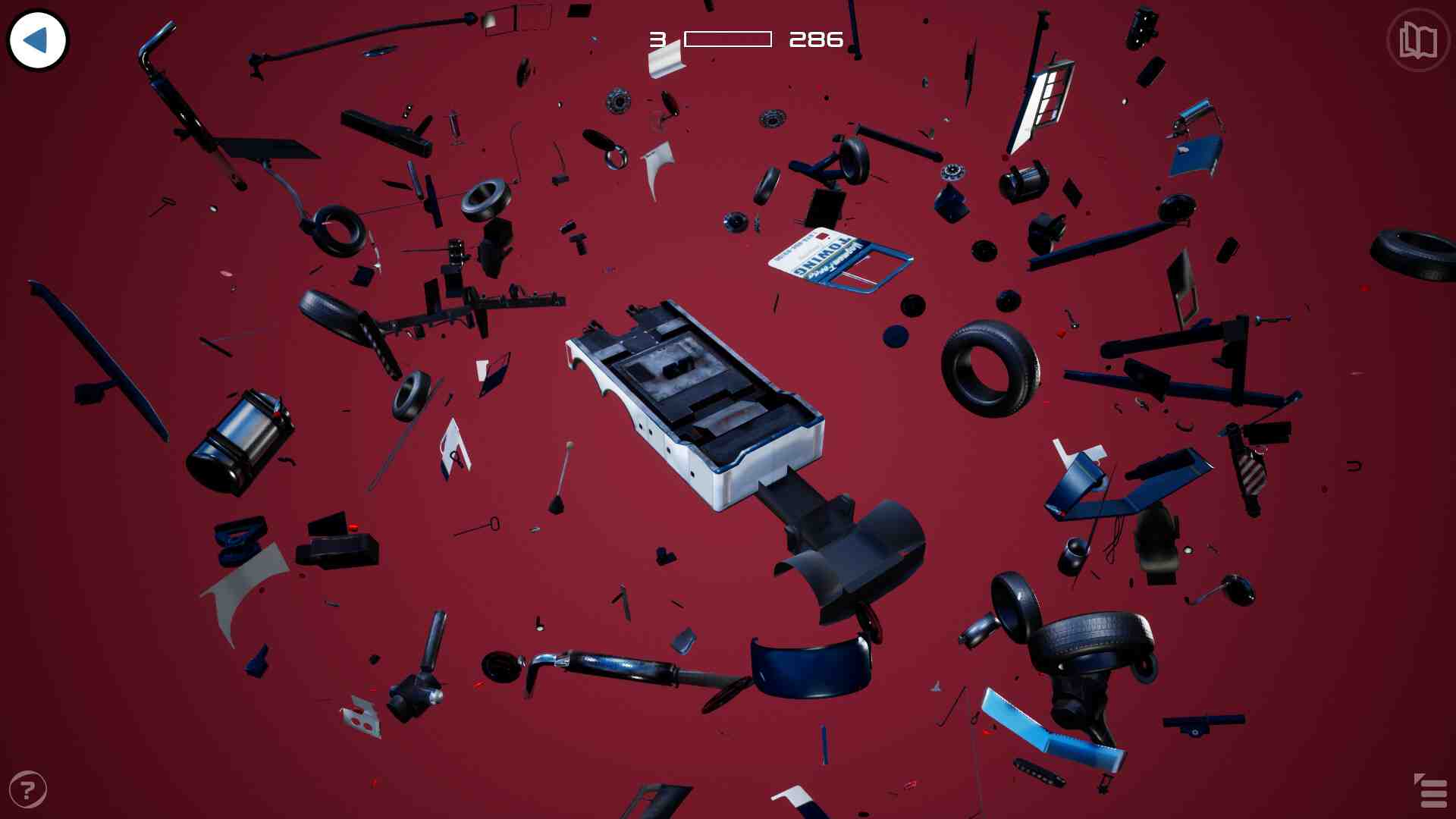The height and width of the screenshot is (819, 1456).
Task: Expand the parts list menu icon
Action: (x=1431, y=792)
